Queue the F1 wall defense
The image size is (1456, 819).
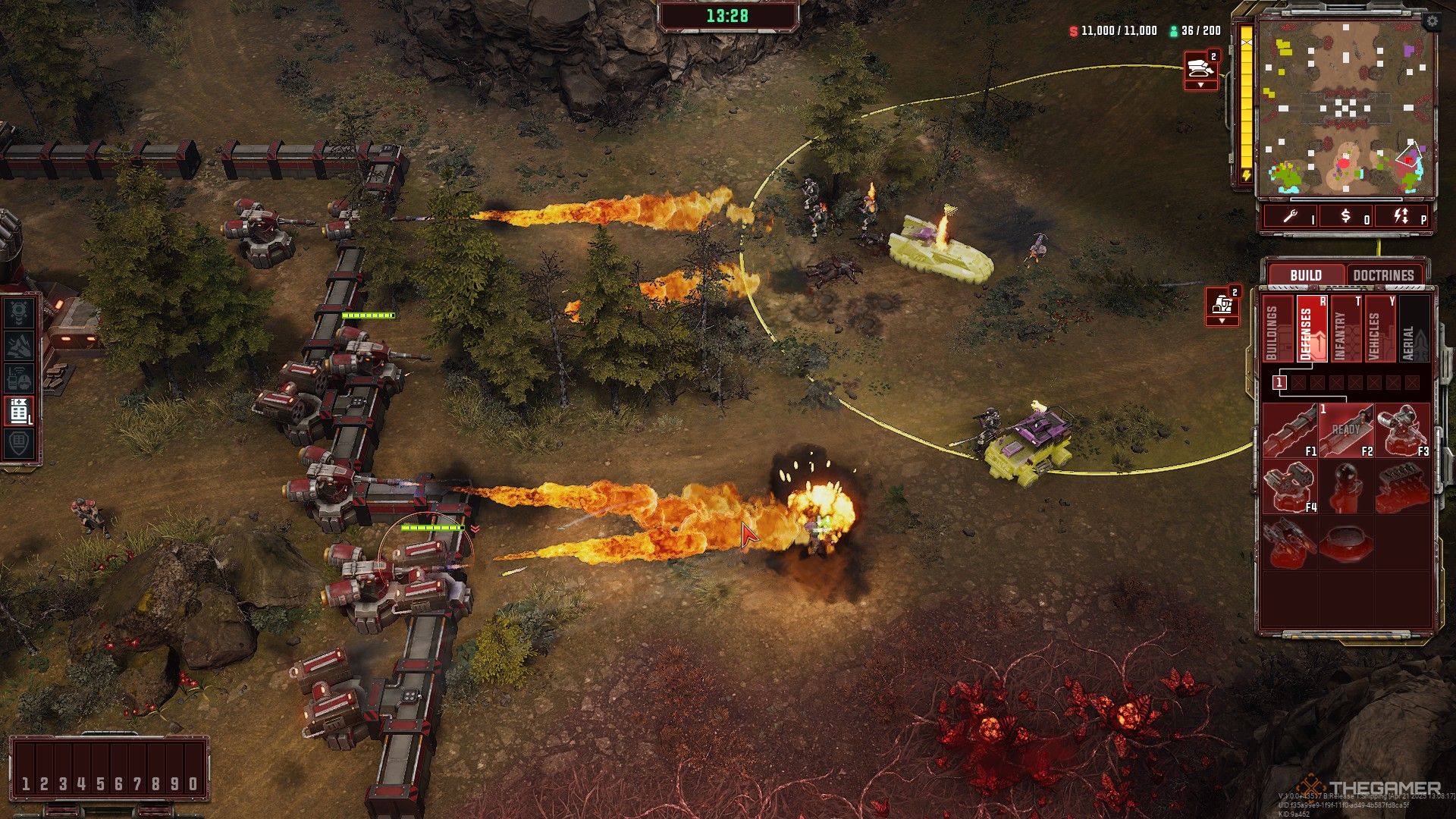[1289, 431]
